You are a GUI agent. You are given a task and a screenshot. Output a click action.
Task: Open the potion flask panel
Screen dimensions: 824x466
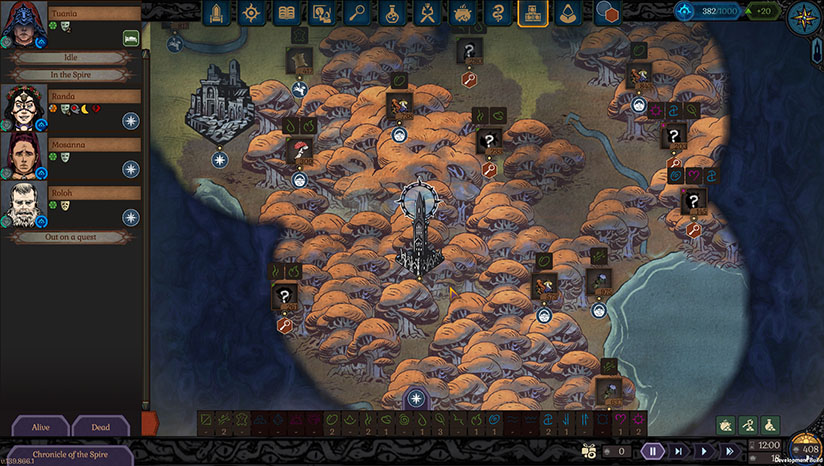coord(392,13)
